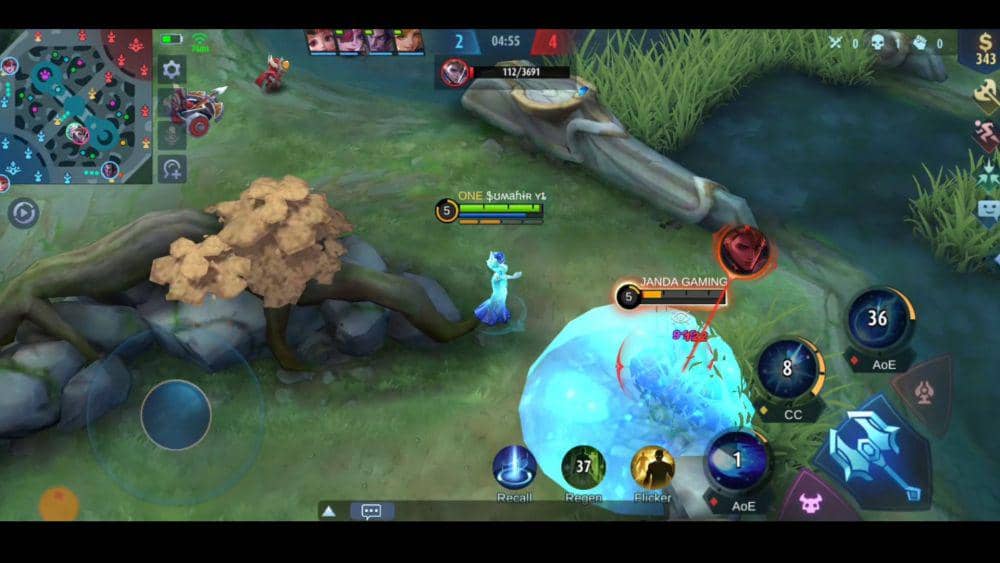Activate the Recall spell
Image resolution: width=1000 pixels, height=563 pixels.
pyautogui.click(x=514, y=468)
